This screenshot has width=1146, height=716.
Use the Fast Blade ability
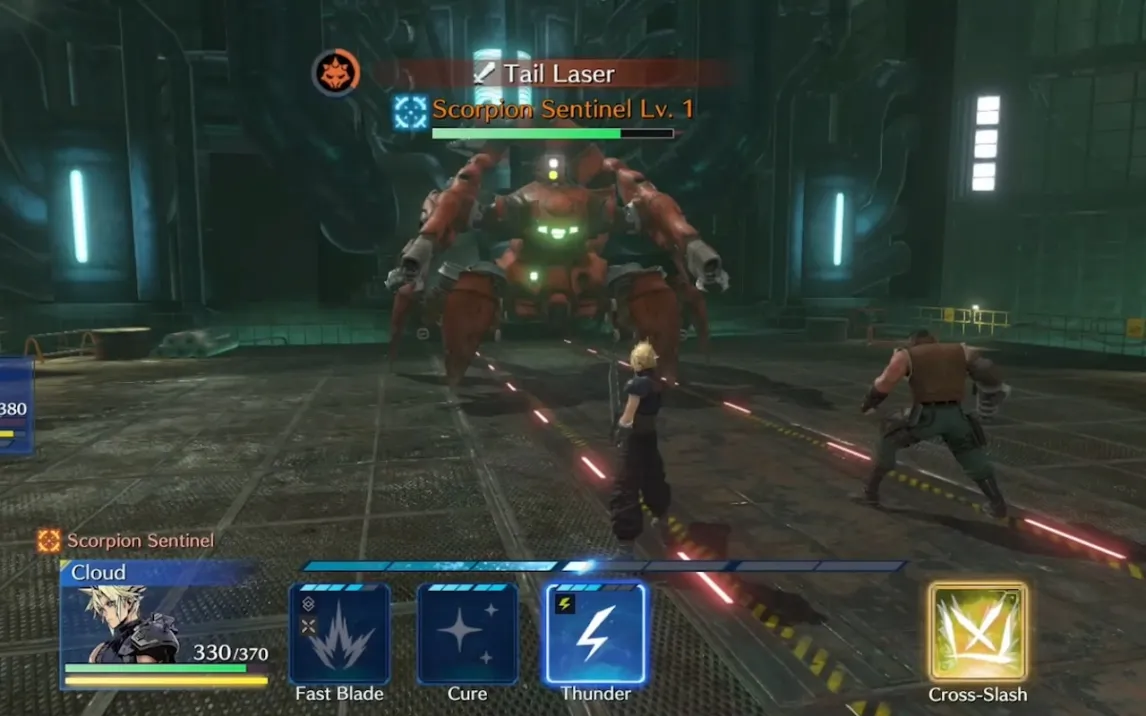[339, 634]
